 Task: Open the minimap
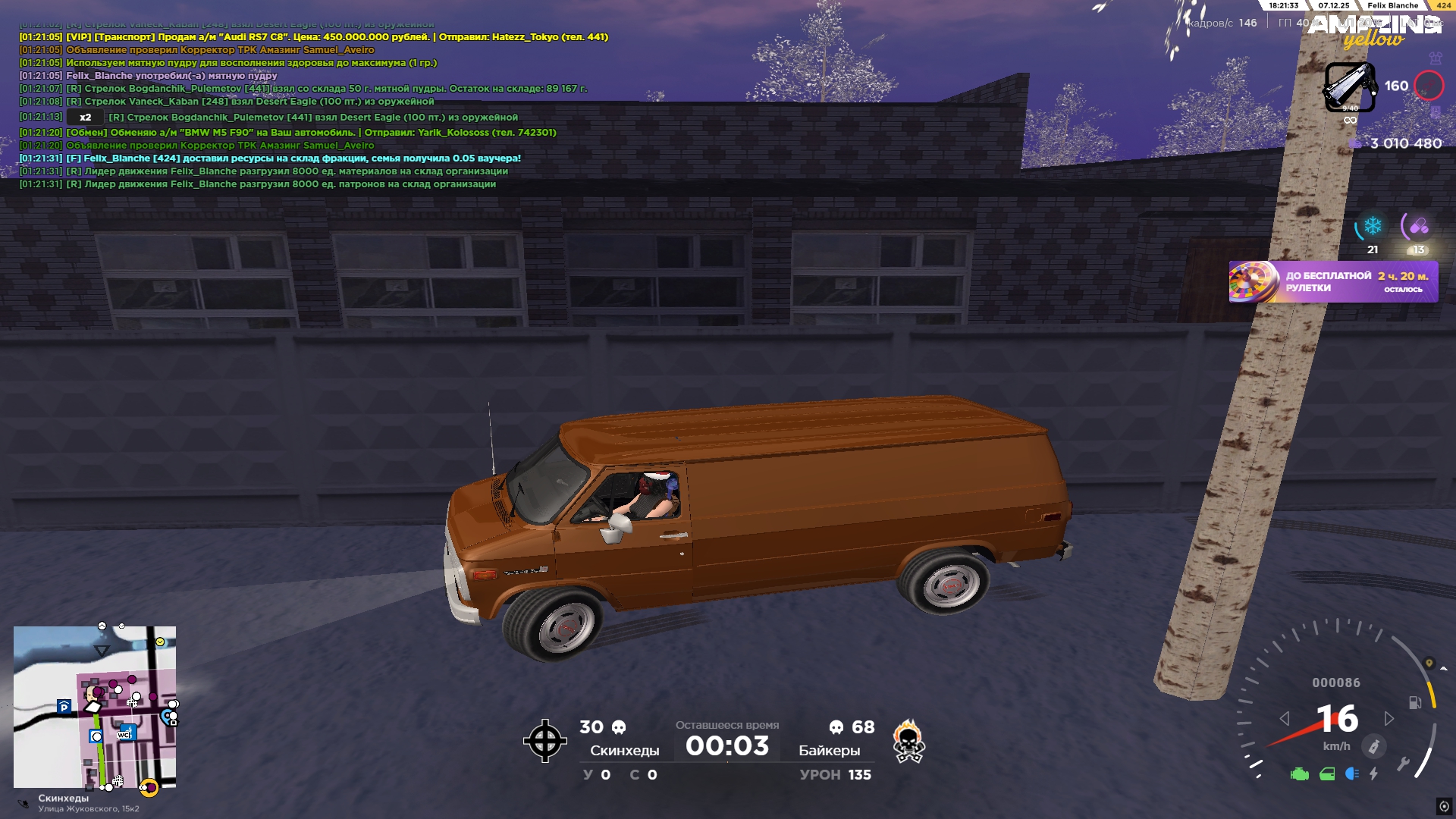[x=95, y=707]
